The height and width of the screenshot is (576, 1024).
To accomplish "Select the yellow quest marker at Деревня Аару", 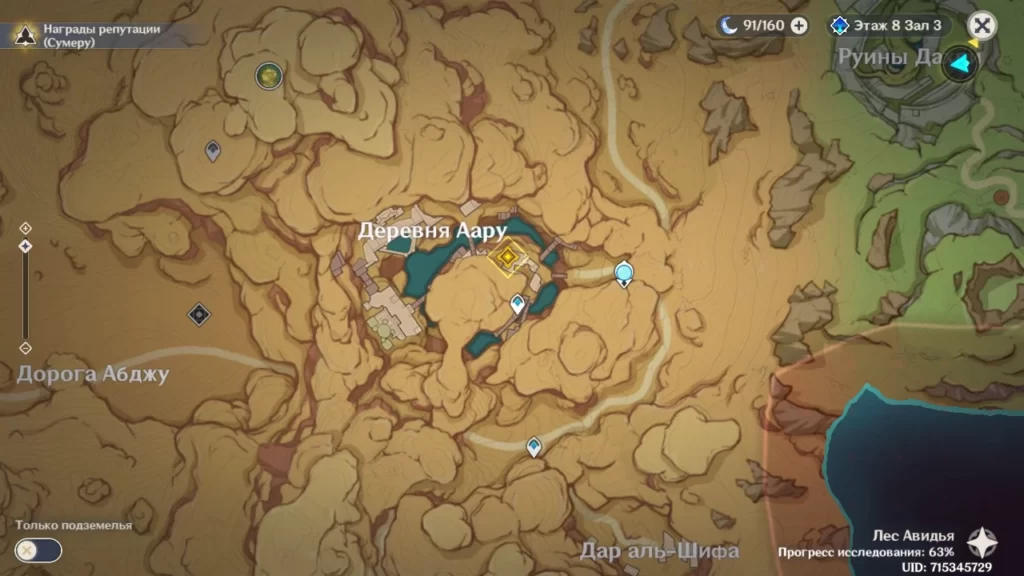I will [x=508, y=258].
